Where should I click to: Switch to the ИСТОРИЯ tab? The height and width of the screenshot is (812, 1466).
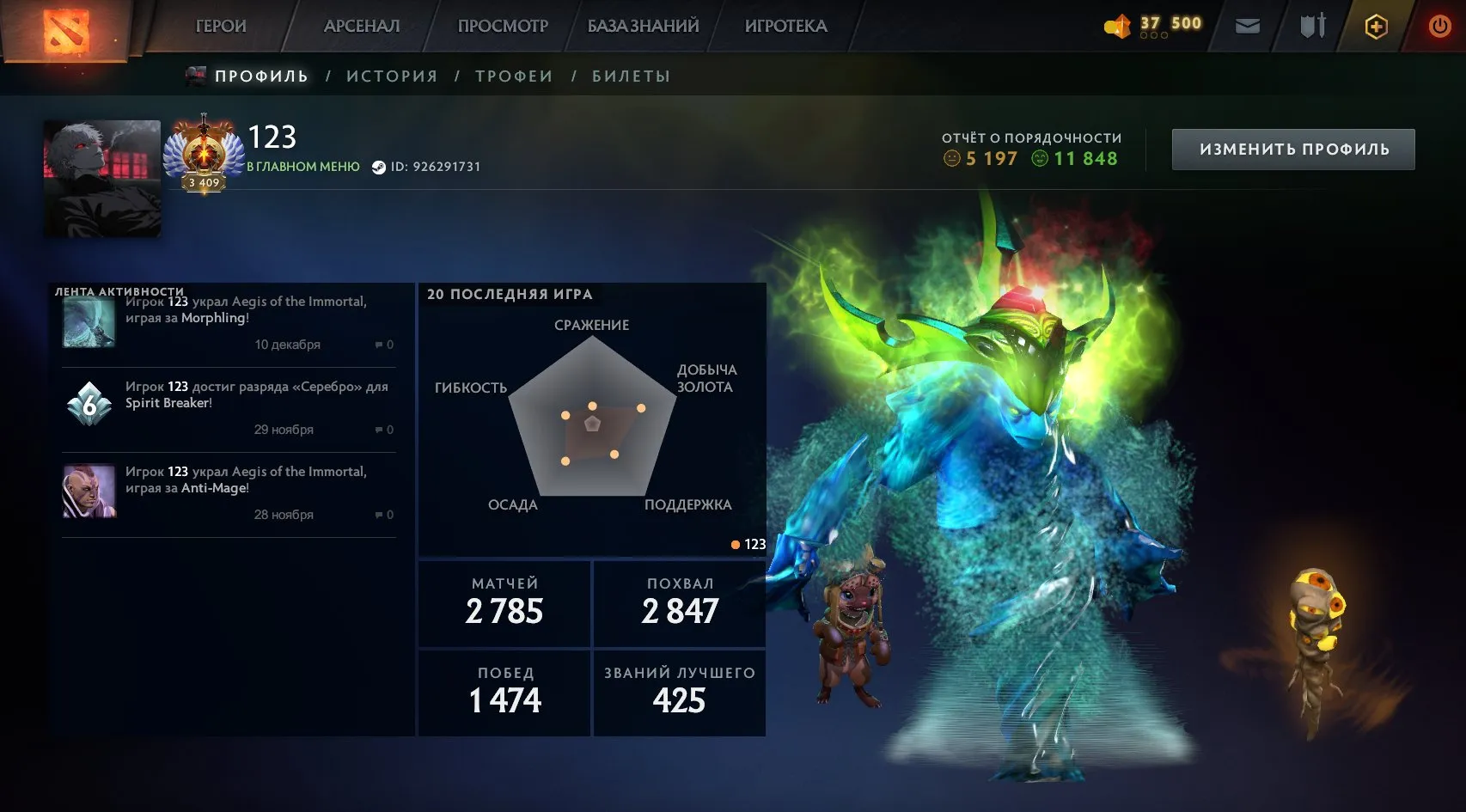(x=392, y=76)
